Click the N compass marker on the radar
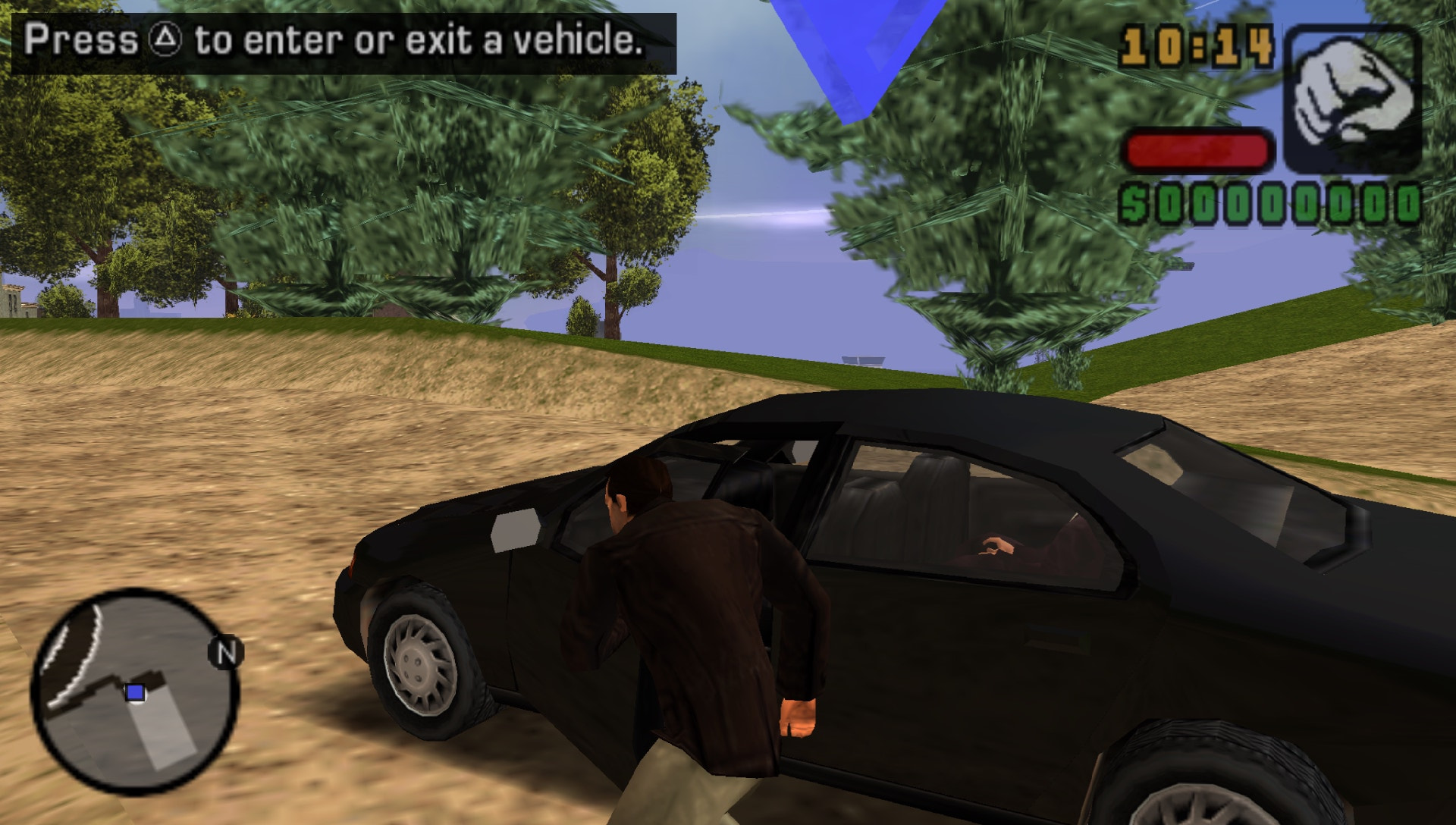Image resolution: width=1456 pixels, height=825 pixels. pos(225,653)
